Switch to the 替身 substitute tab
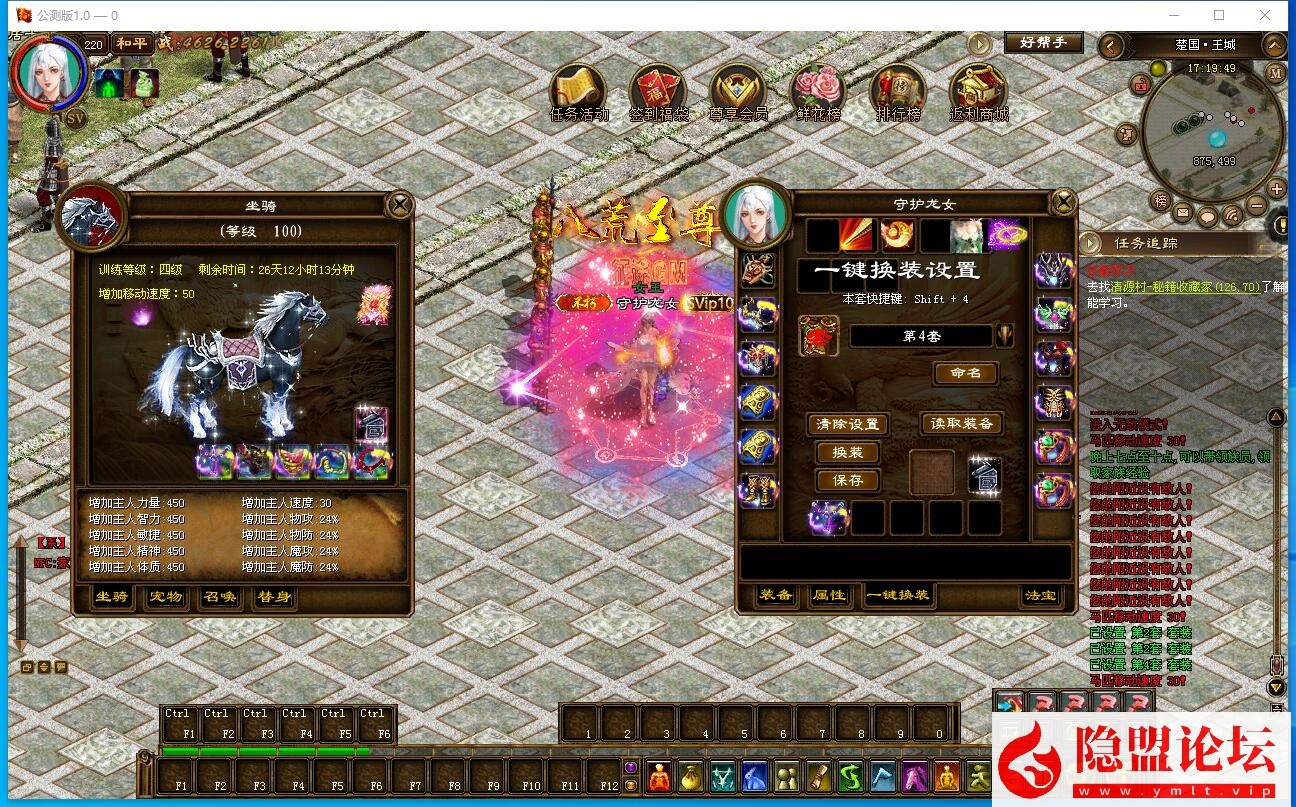1296x807 pixels. [x=273, y=597]
